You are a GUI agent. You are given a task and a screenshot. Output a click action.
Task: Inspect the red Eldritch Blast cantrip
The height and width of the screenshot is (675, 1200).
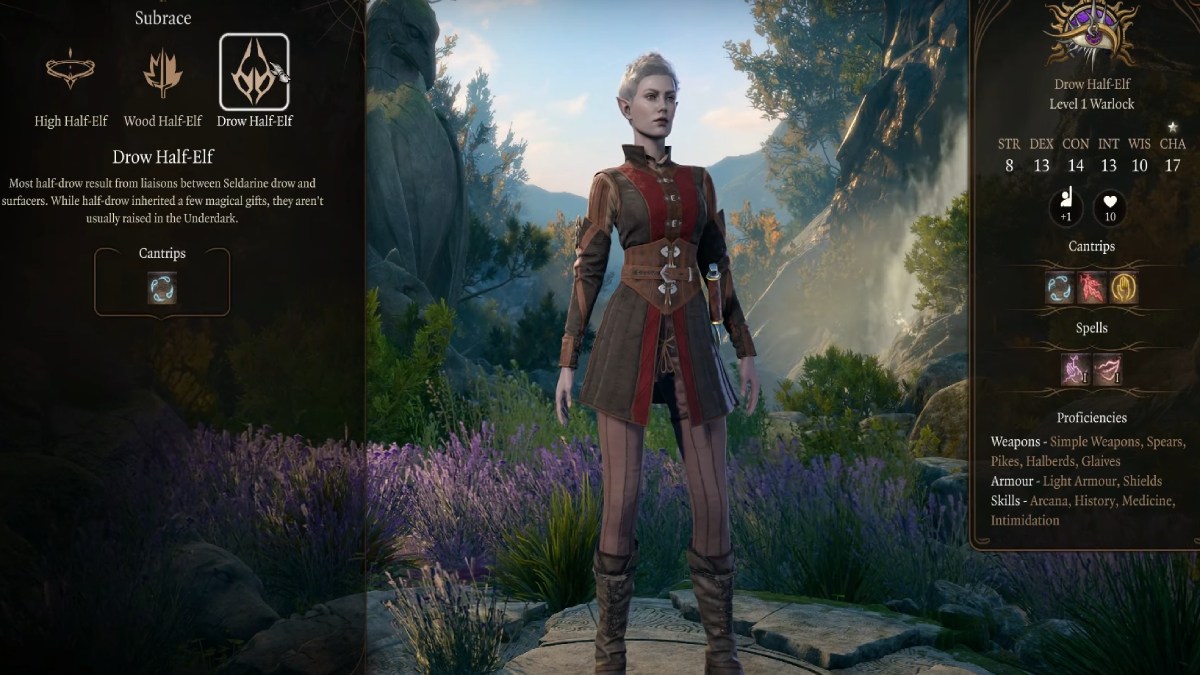coord(1092,288)
